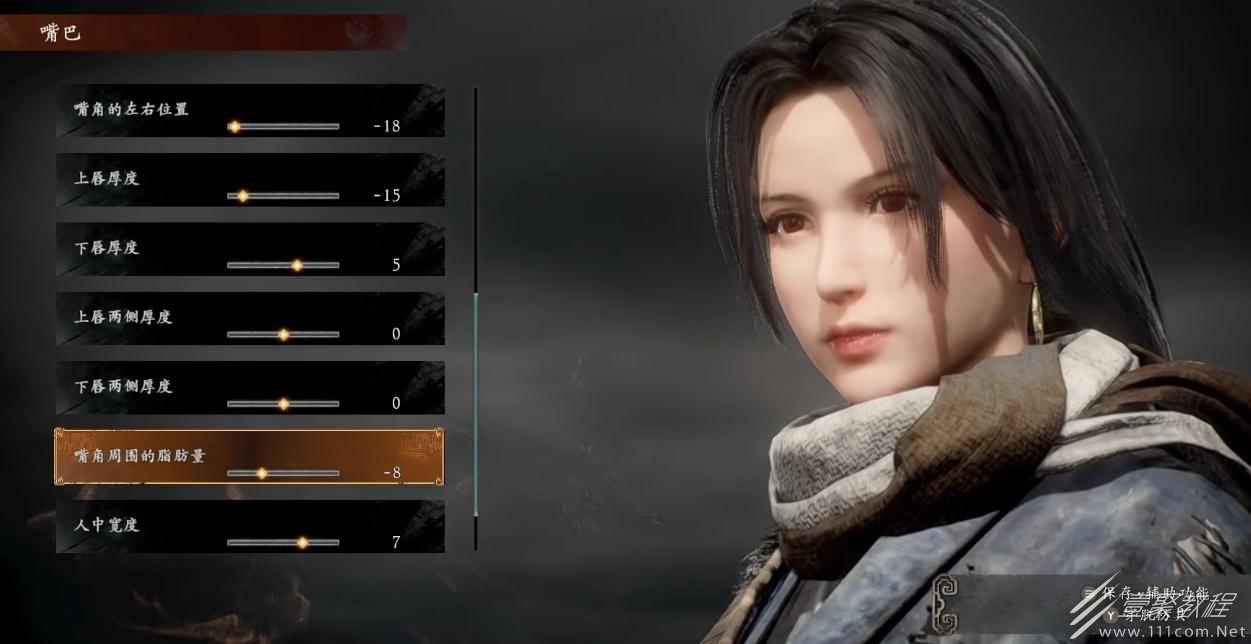Select the 上唇厚度 option row
The height and width of the screenshot is (644, 1251).
[x=250, y=180]
